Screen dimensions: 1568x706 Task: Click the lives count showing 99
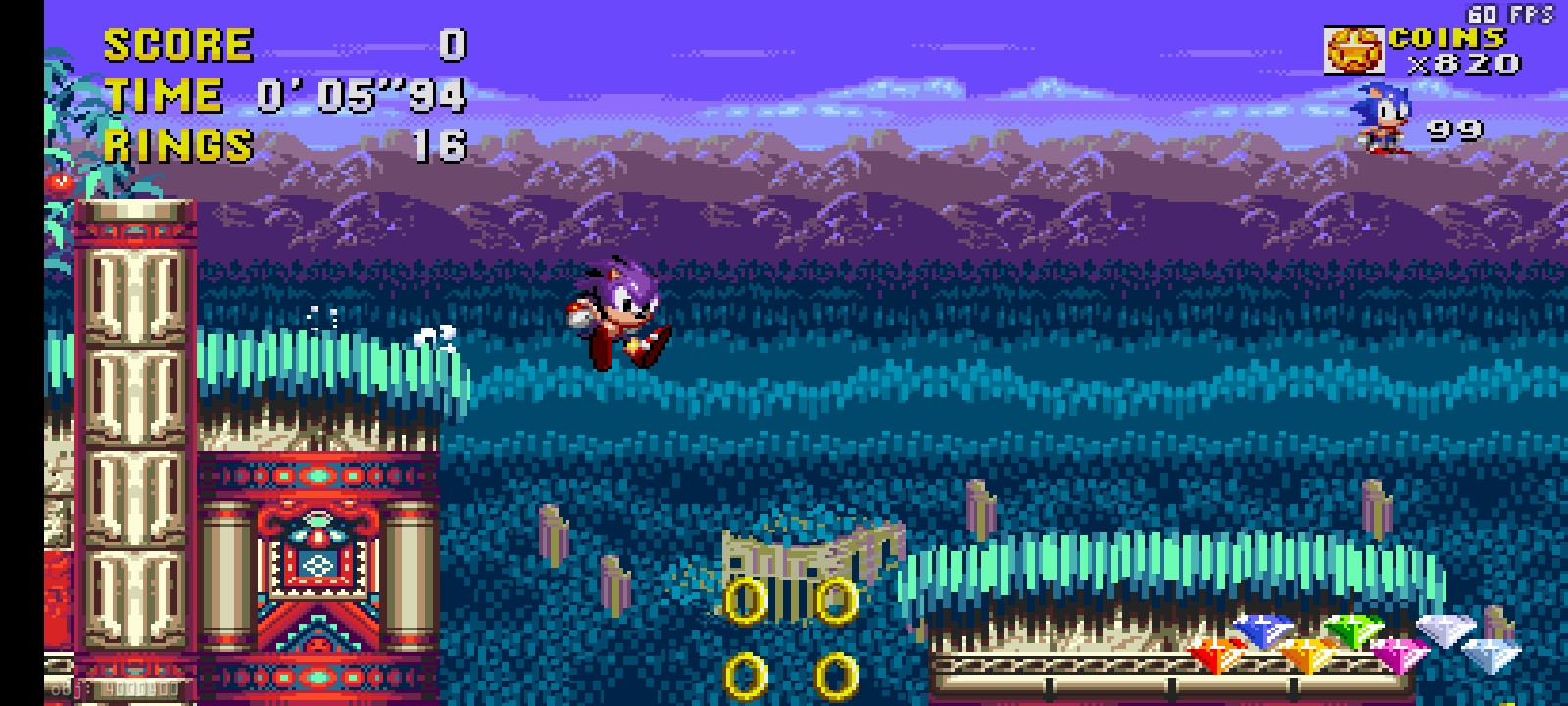click(x=1457, y=128)
